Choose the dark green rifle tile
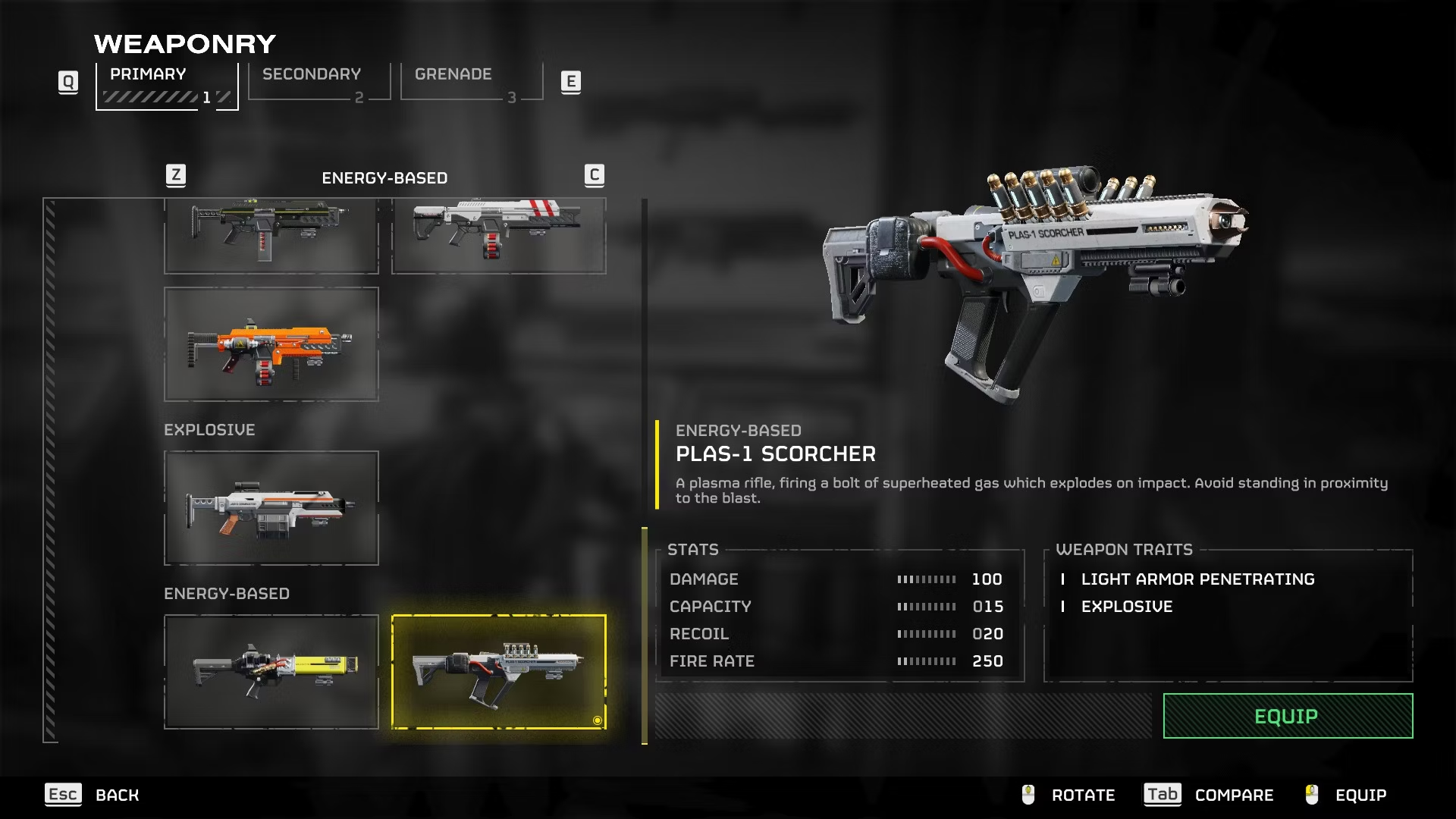Screen dimensions: 1456x819 tap(271, 235)
